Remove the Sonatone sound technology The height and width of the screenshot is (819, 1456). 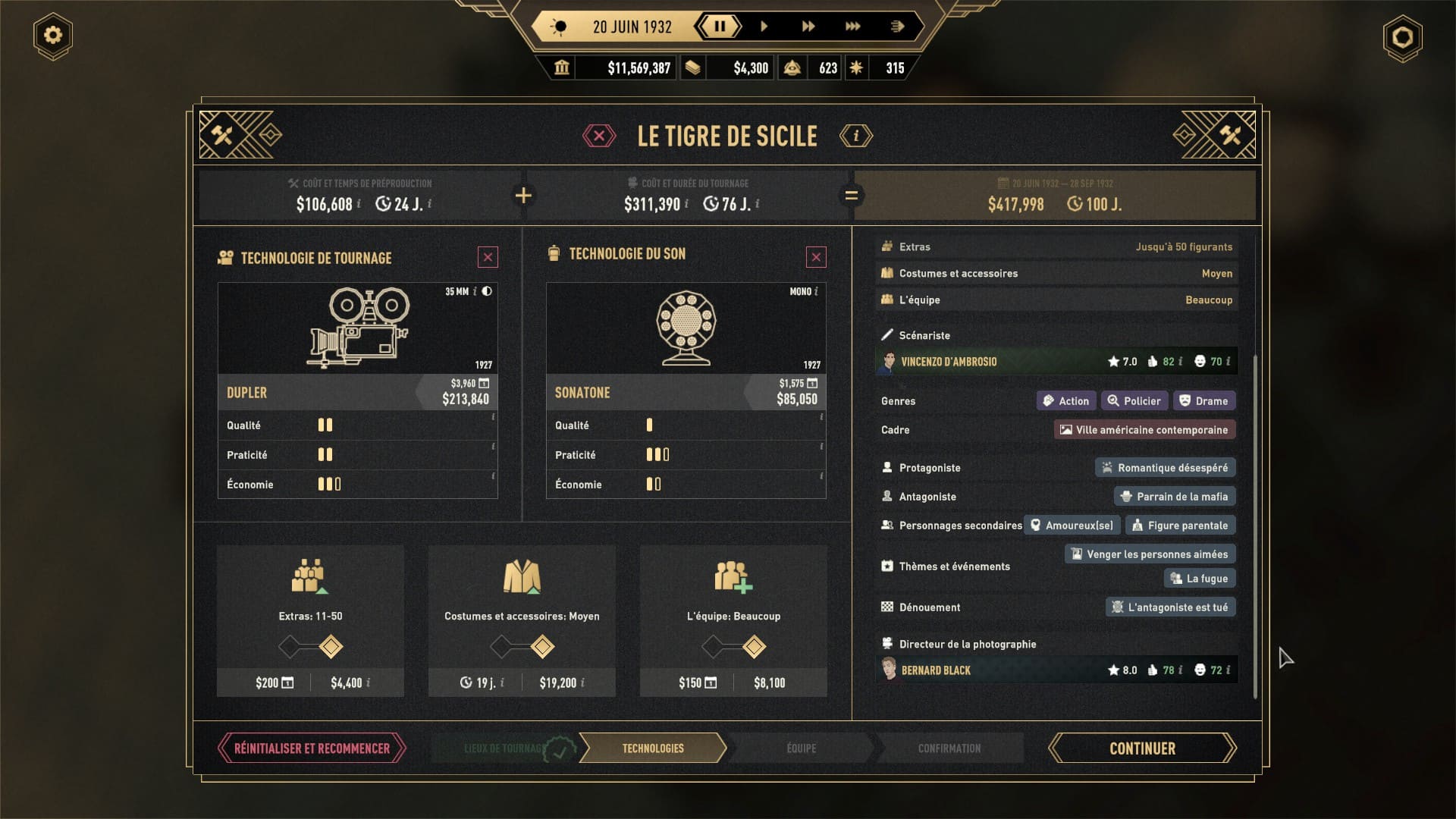click(x=816, y=258)
